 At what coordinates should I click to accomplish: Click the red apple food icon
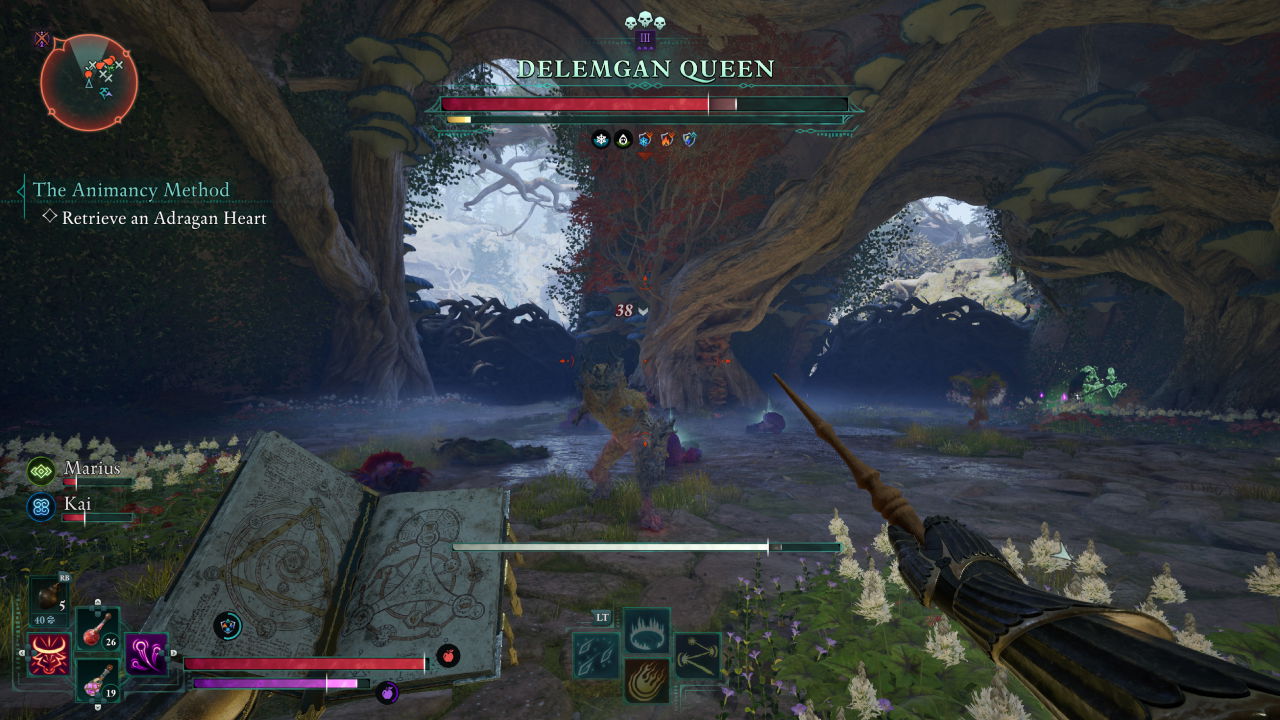(447, 655)
